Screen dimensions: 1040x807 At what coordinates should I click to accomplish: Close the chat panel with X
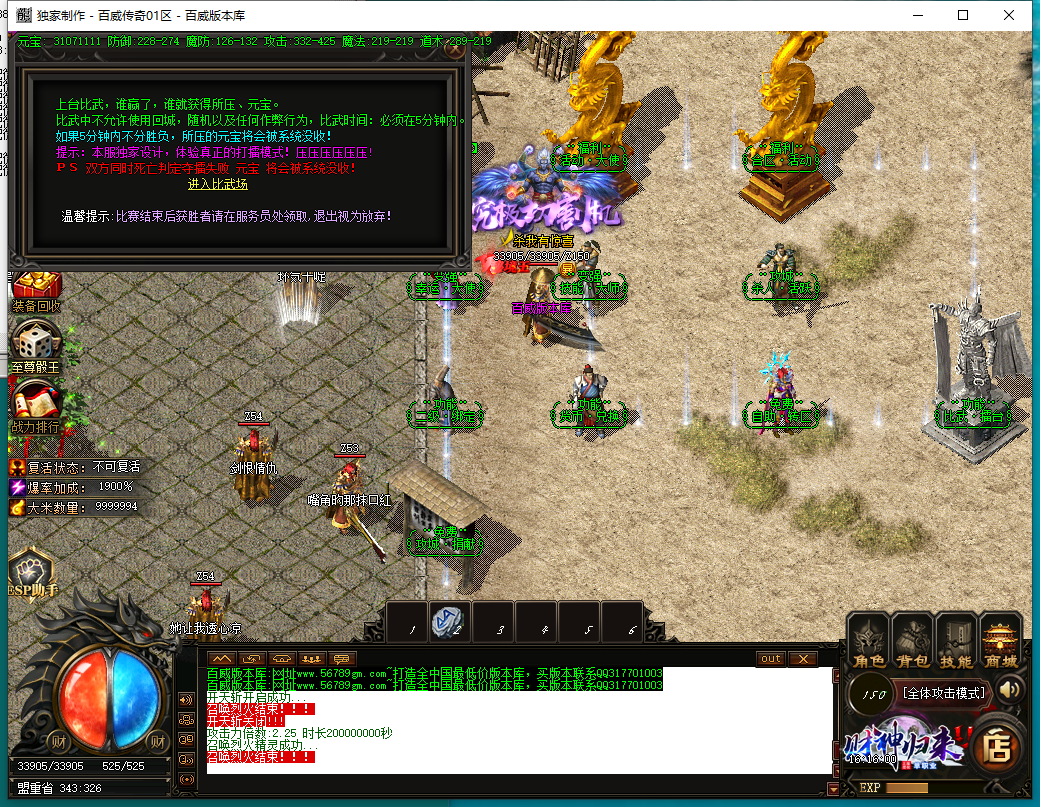click(x=803, y=659)
